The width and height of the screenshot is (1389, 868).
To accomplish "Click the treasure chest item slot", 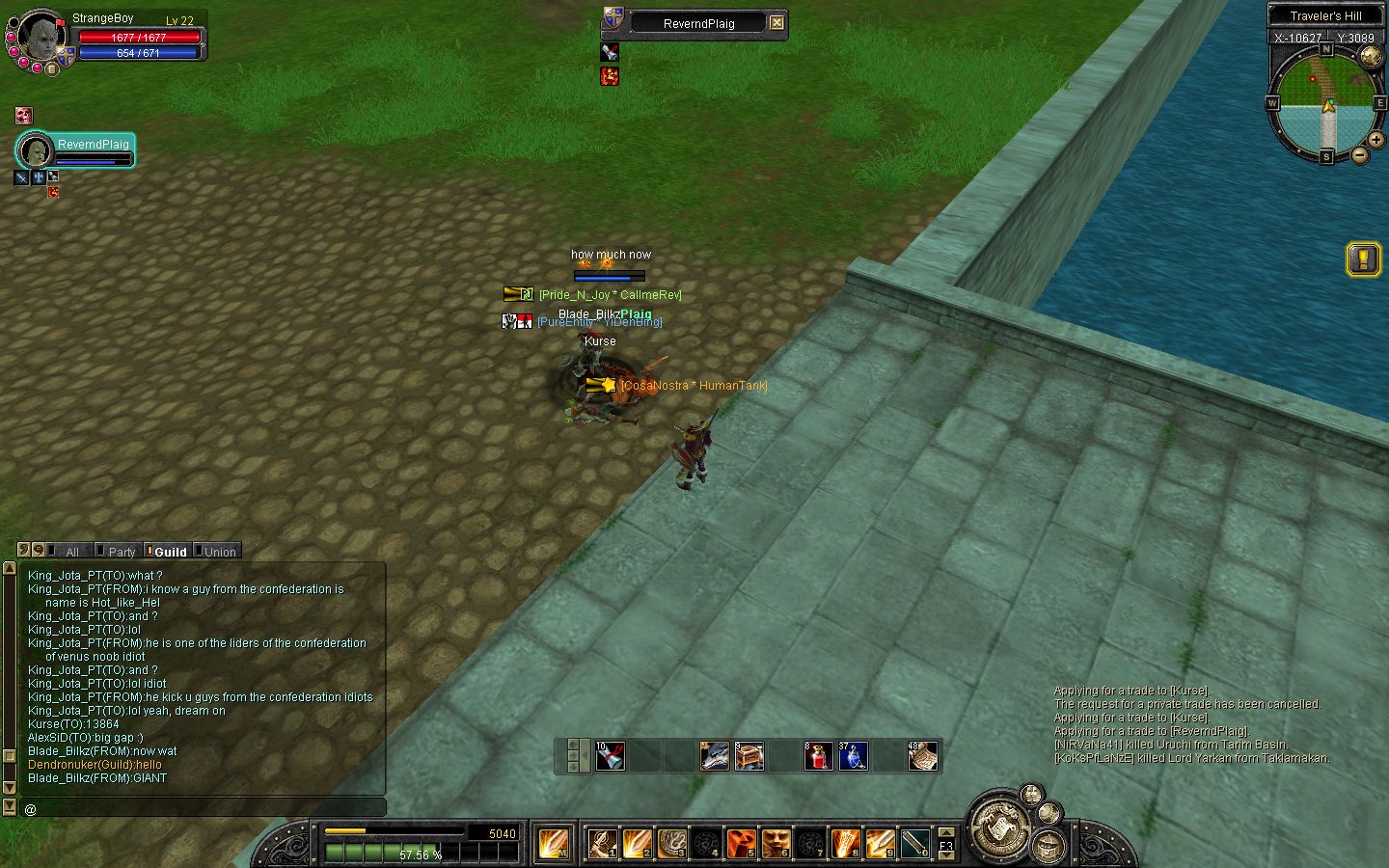I will [x=749, y=756].
